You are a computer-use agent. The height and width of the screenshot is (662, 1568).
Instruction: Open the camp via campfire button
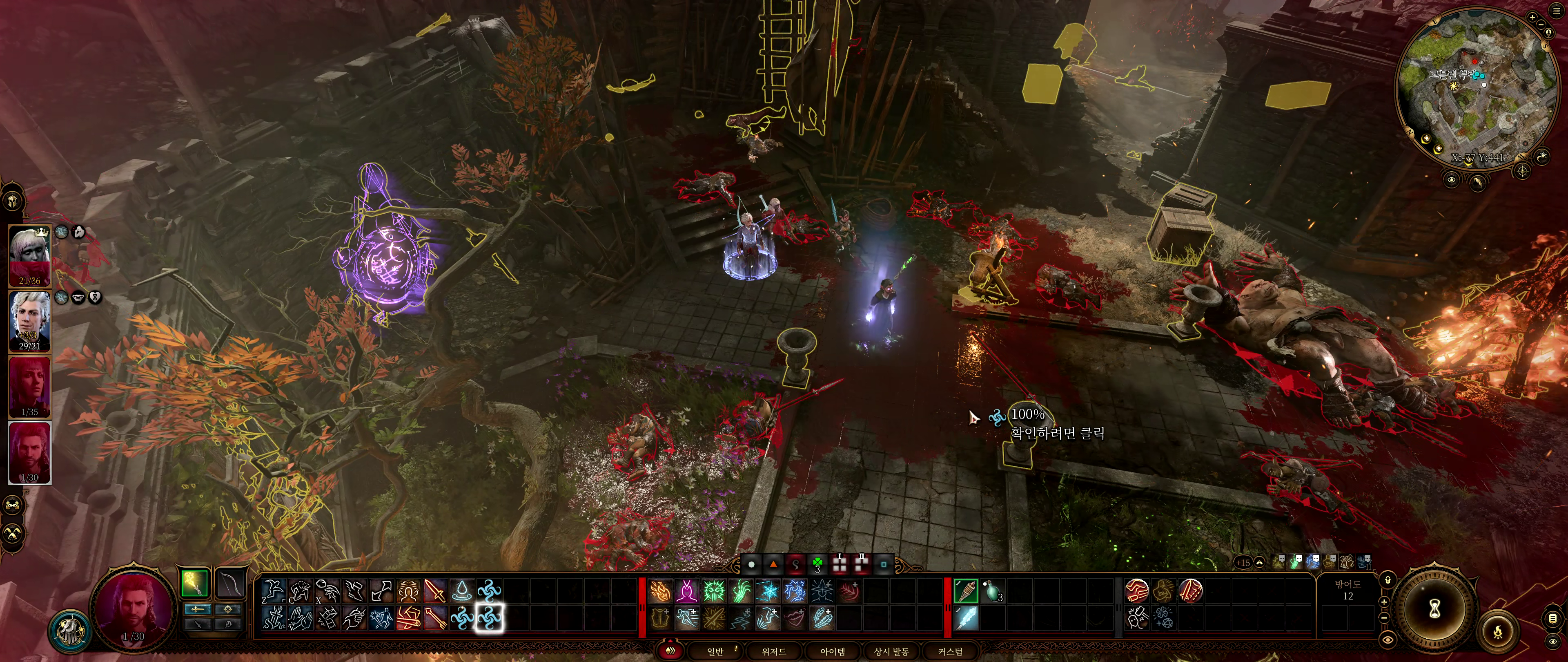[1498, 632]
